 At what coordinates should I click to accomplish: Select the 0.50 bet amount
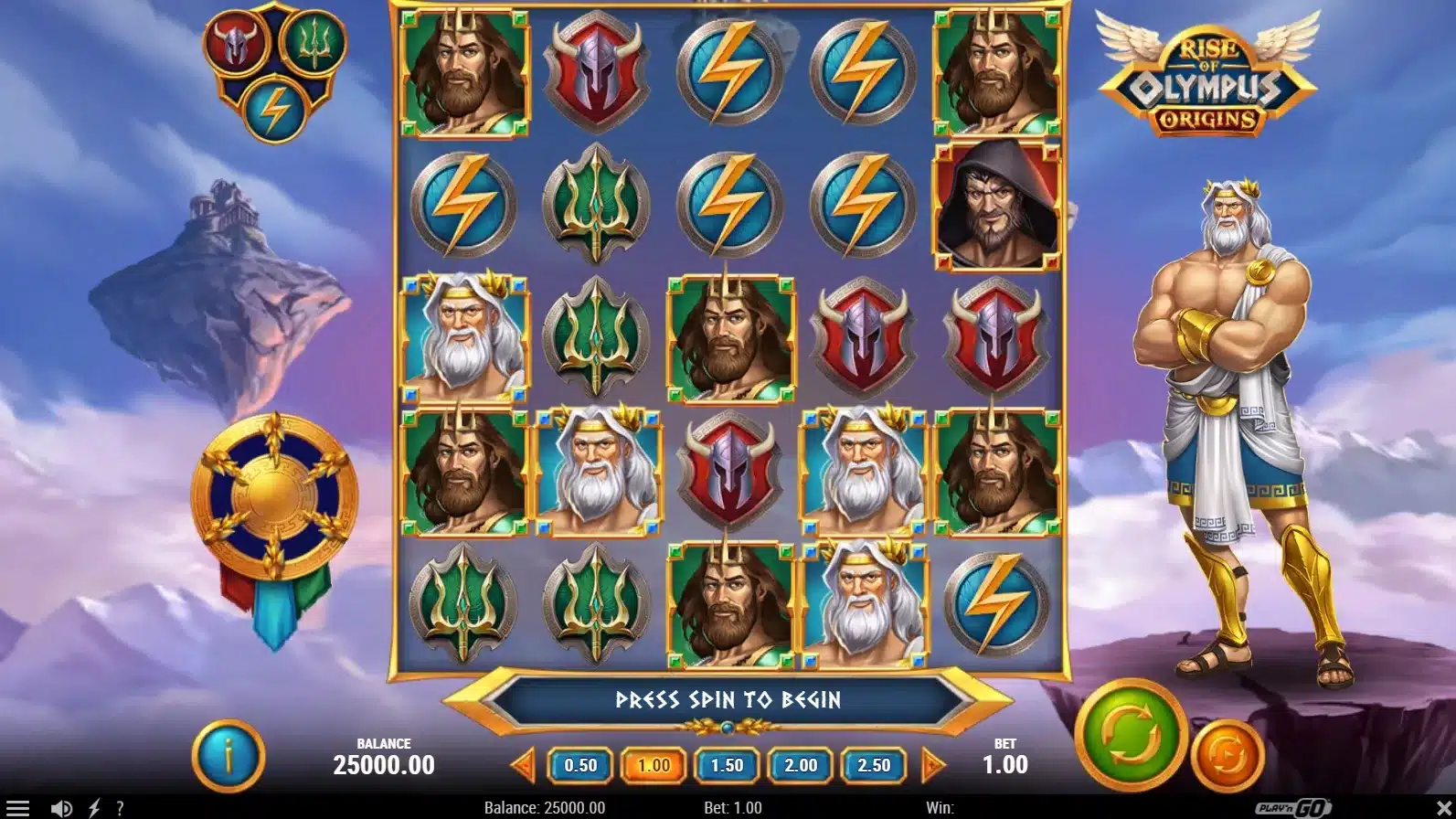pyautogui.click(x=580, y=765)
